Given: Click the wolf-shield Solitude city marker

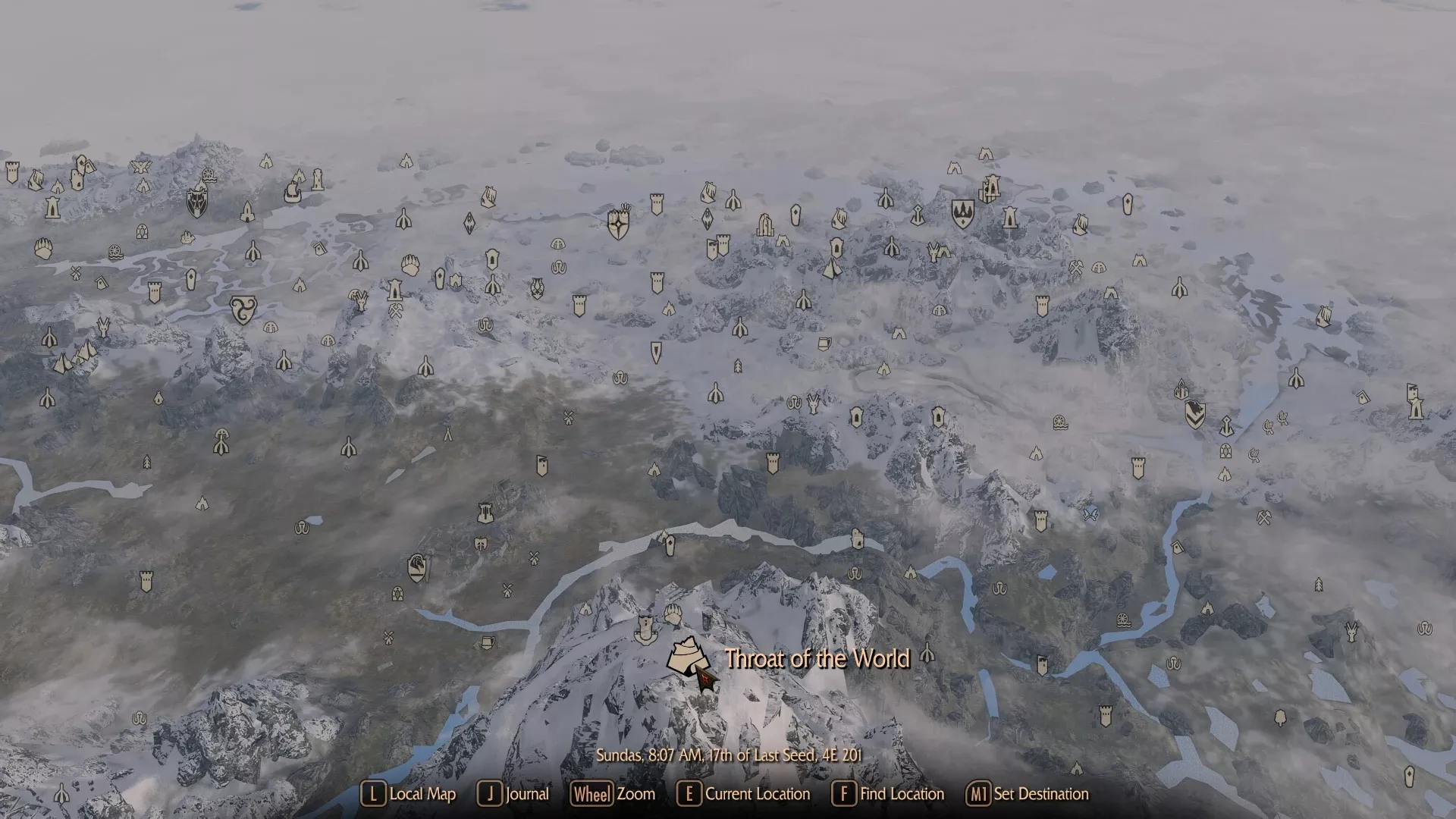Looking at the screenshot, I should [197, 205].
